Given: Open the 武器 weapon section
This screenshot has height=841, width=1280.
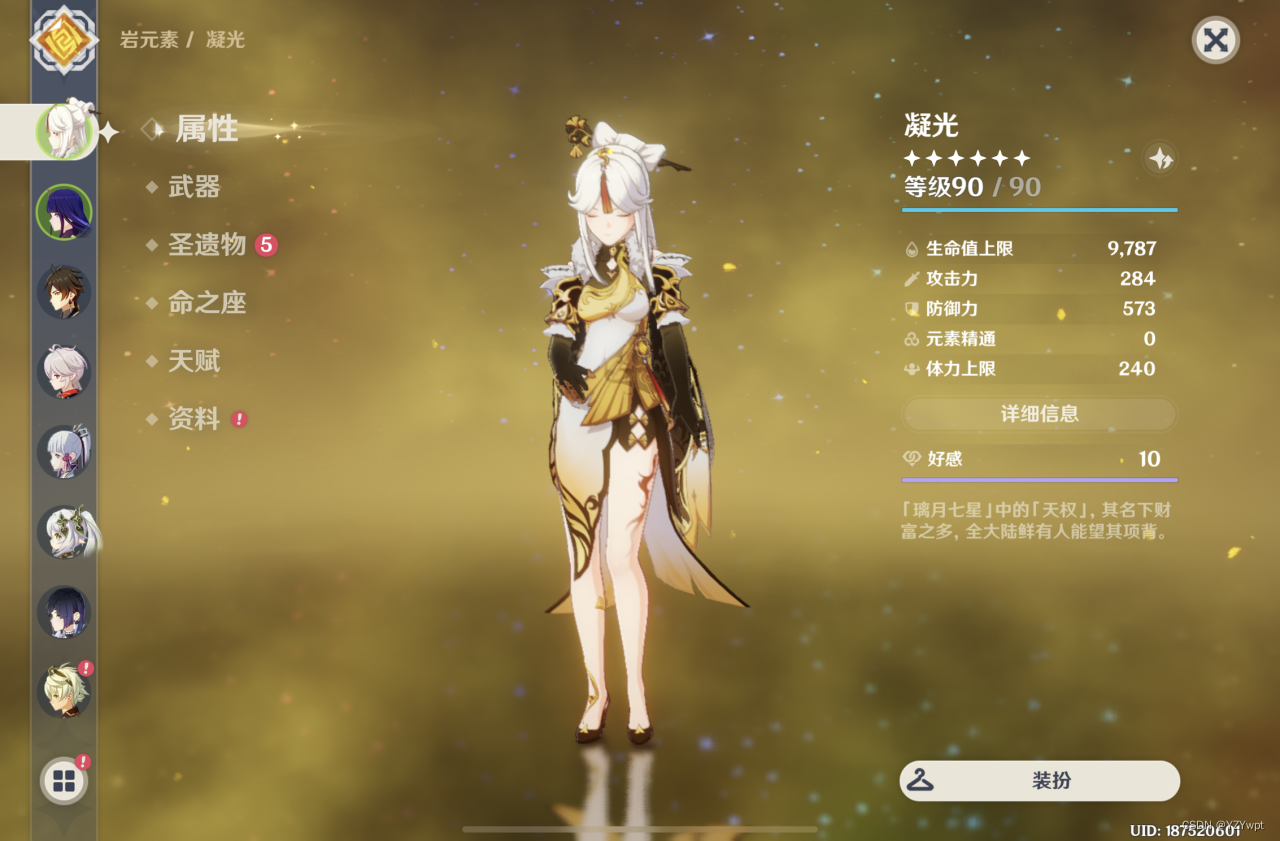Looking at the screenshot, I should (194, 187).
